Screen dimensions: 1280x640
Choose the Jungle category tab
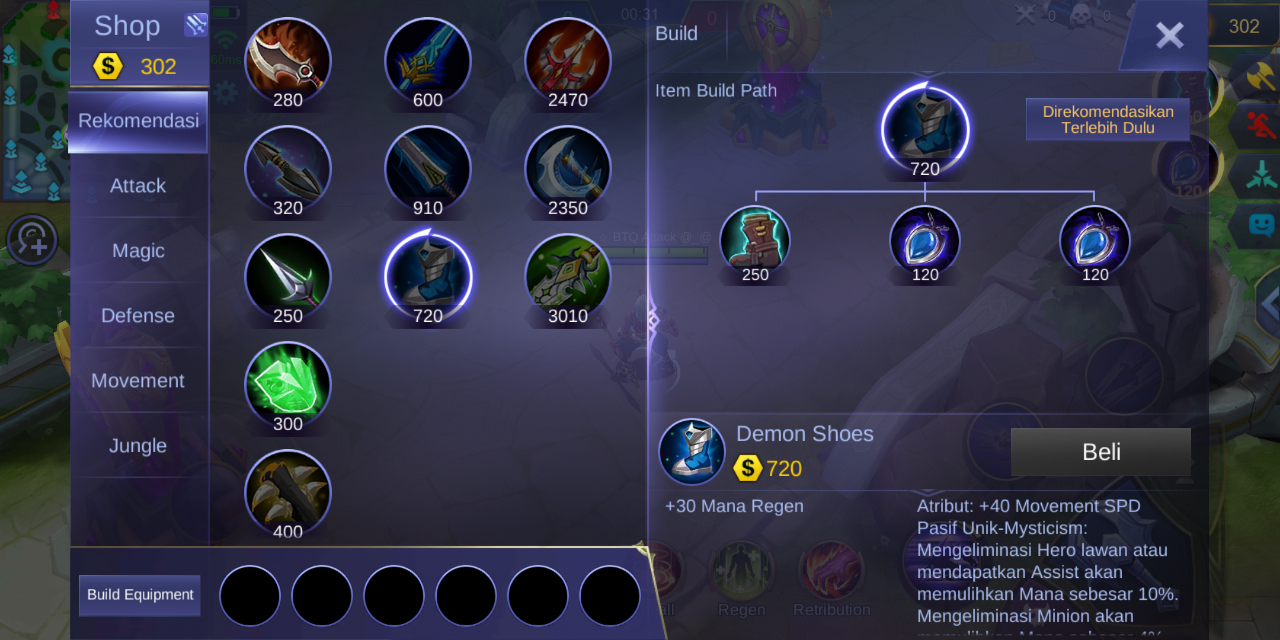(138, 446)
